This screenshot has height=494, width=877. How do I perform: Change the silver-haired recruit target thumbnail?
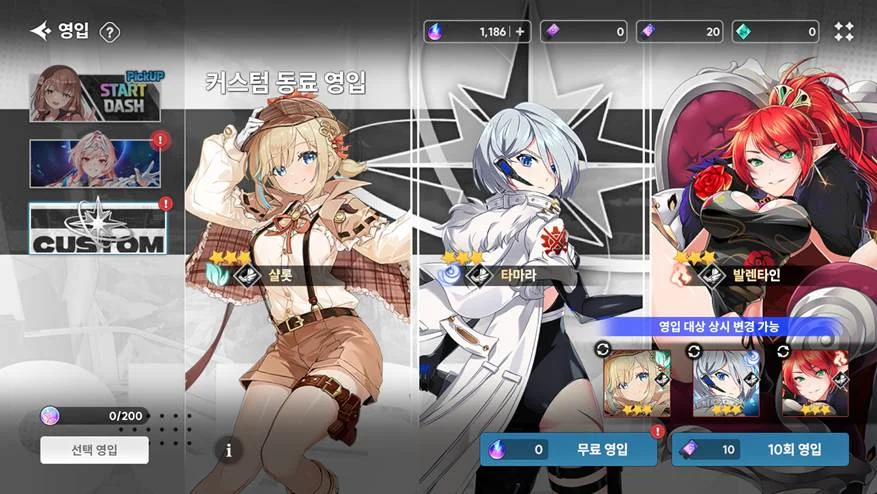tap(725, 384)
